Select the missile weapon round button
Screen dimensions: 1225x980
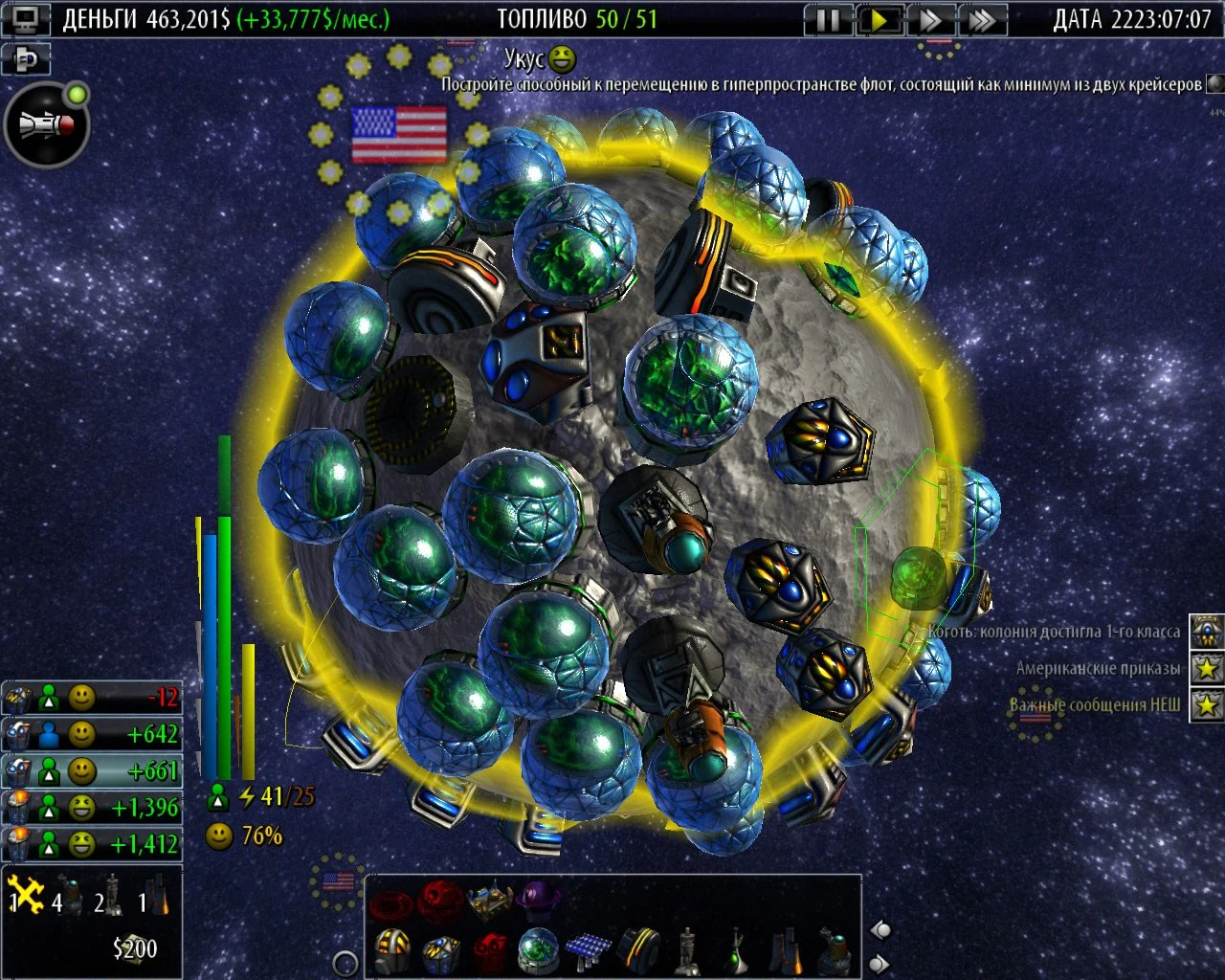[46, 125]
